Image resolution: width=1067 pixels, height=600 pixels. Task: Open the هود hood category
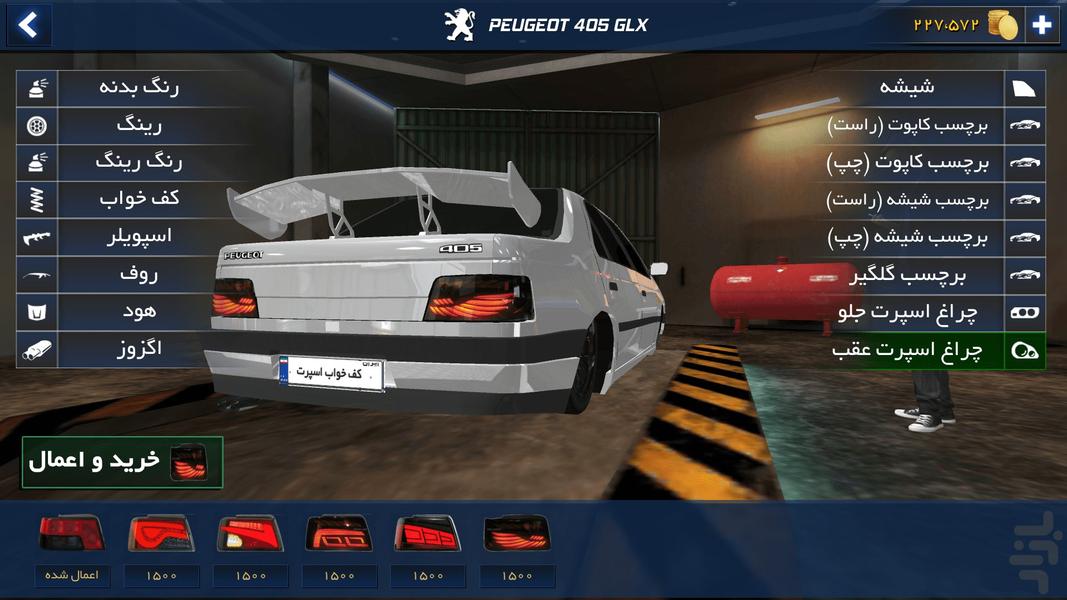138,311
